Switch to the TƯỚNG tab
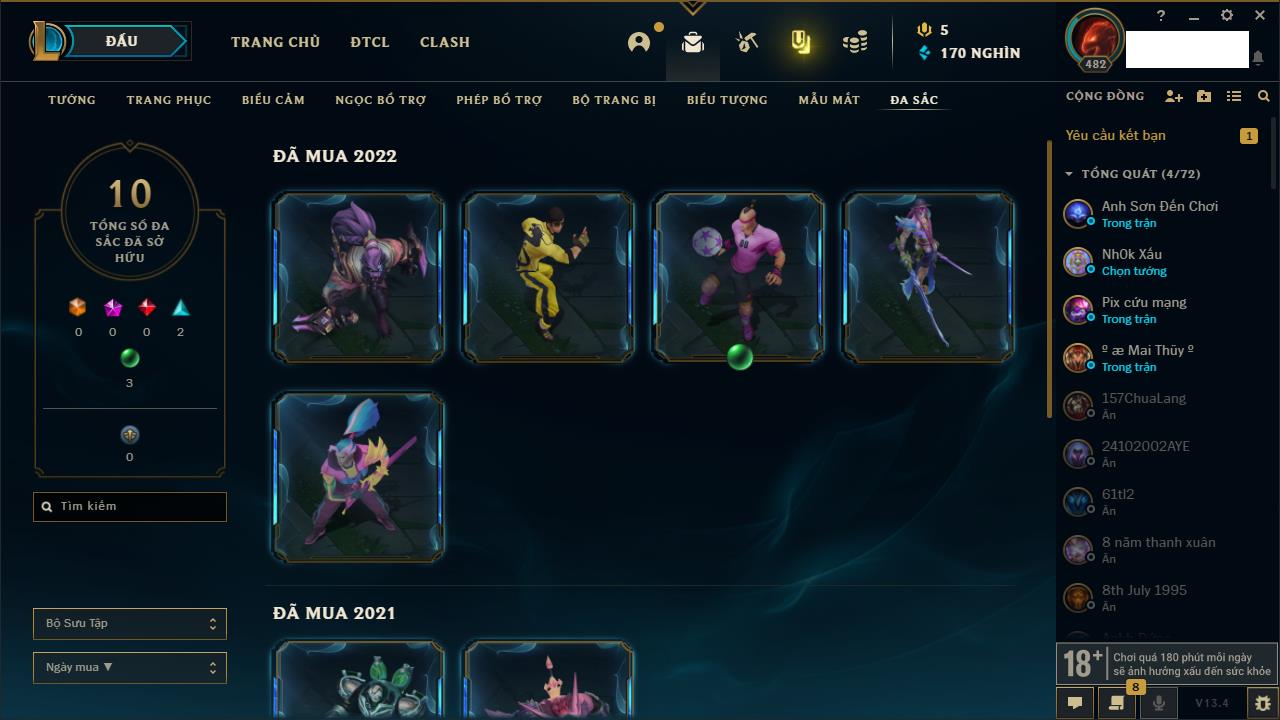Viewport: 1280px width, 720px height. pyautogui.click(x=72, y=100)
